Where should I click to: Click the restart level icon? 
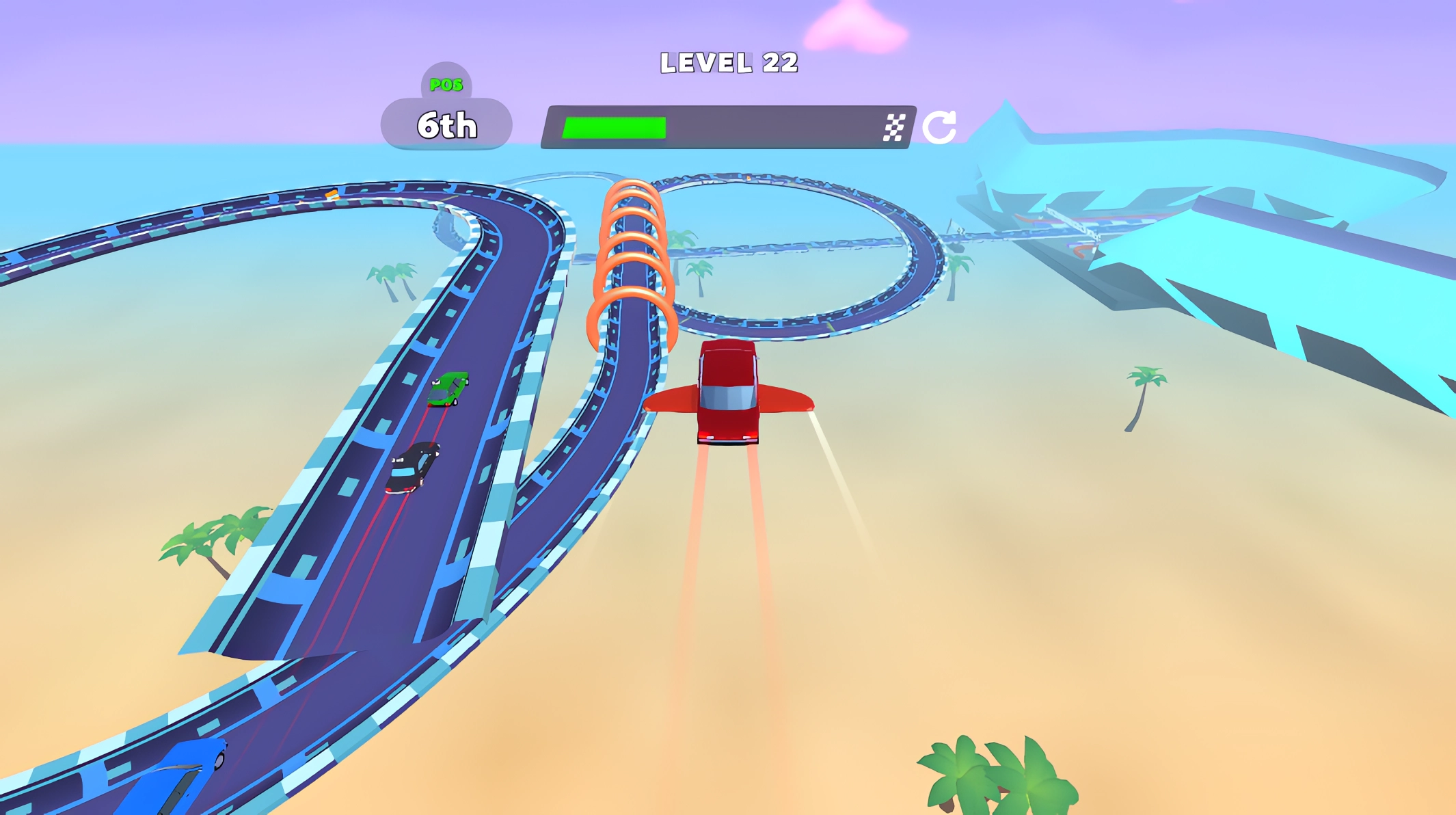pyautogui.click(x=939, y=125)
